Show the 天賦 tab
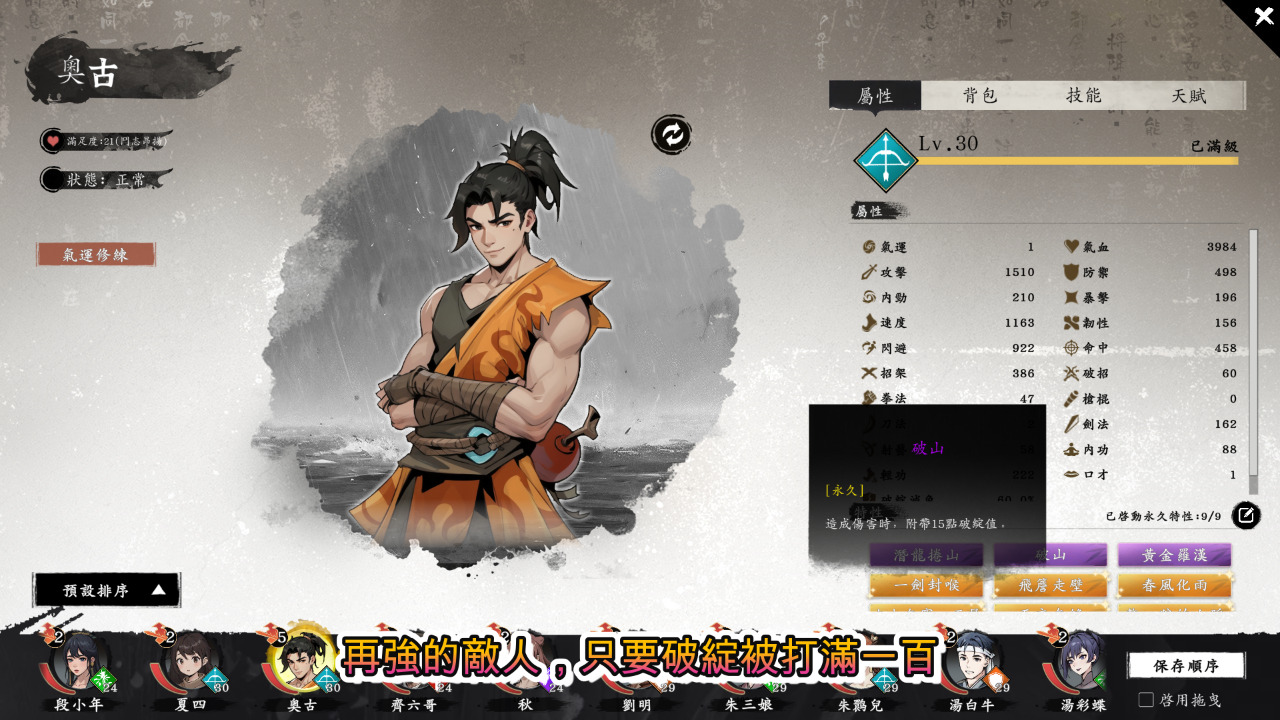 [x=1190, y=96]
